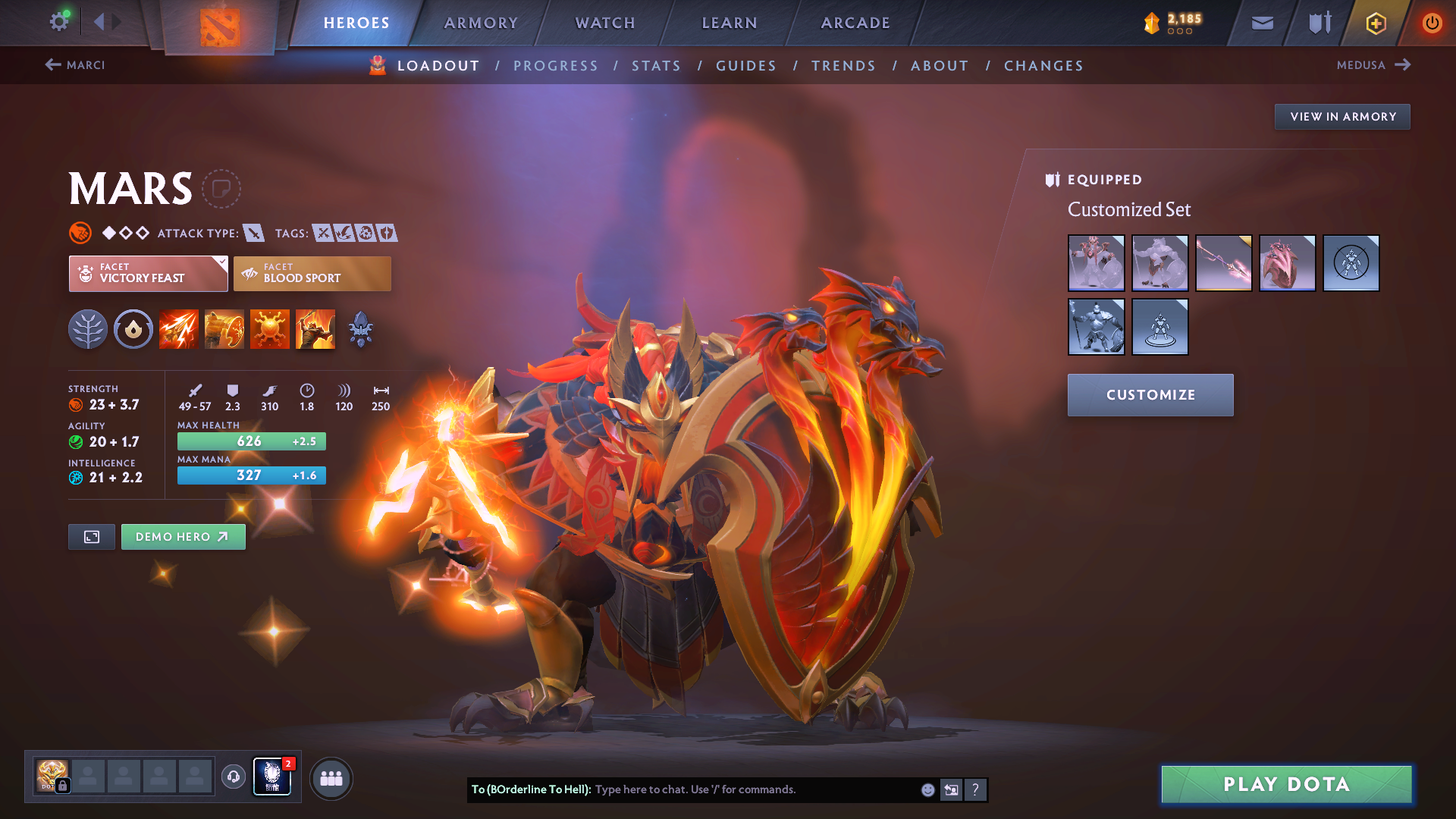
Task: Show the hero Progress page
Action: 555,66
